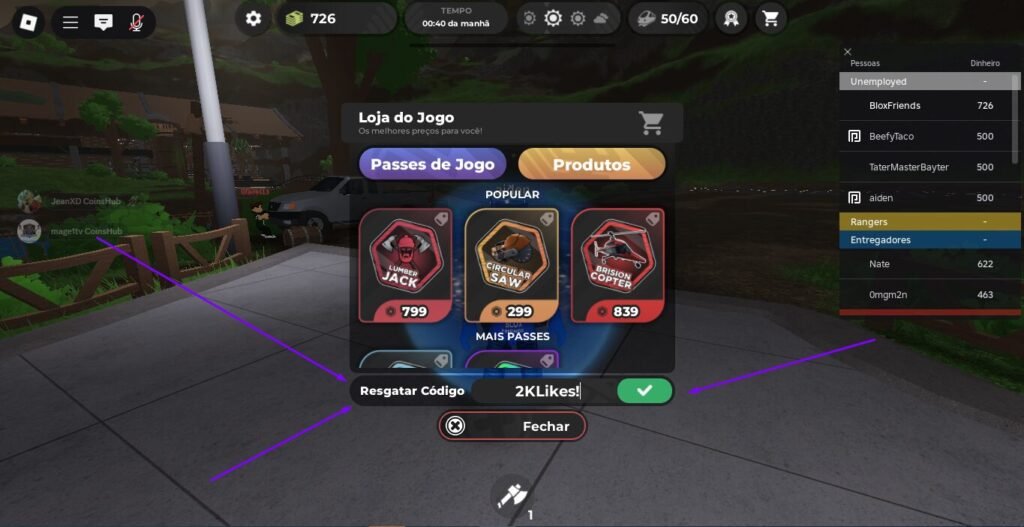
Task: Click the Resgatar Código text field
Action: (x=545, y=391)
